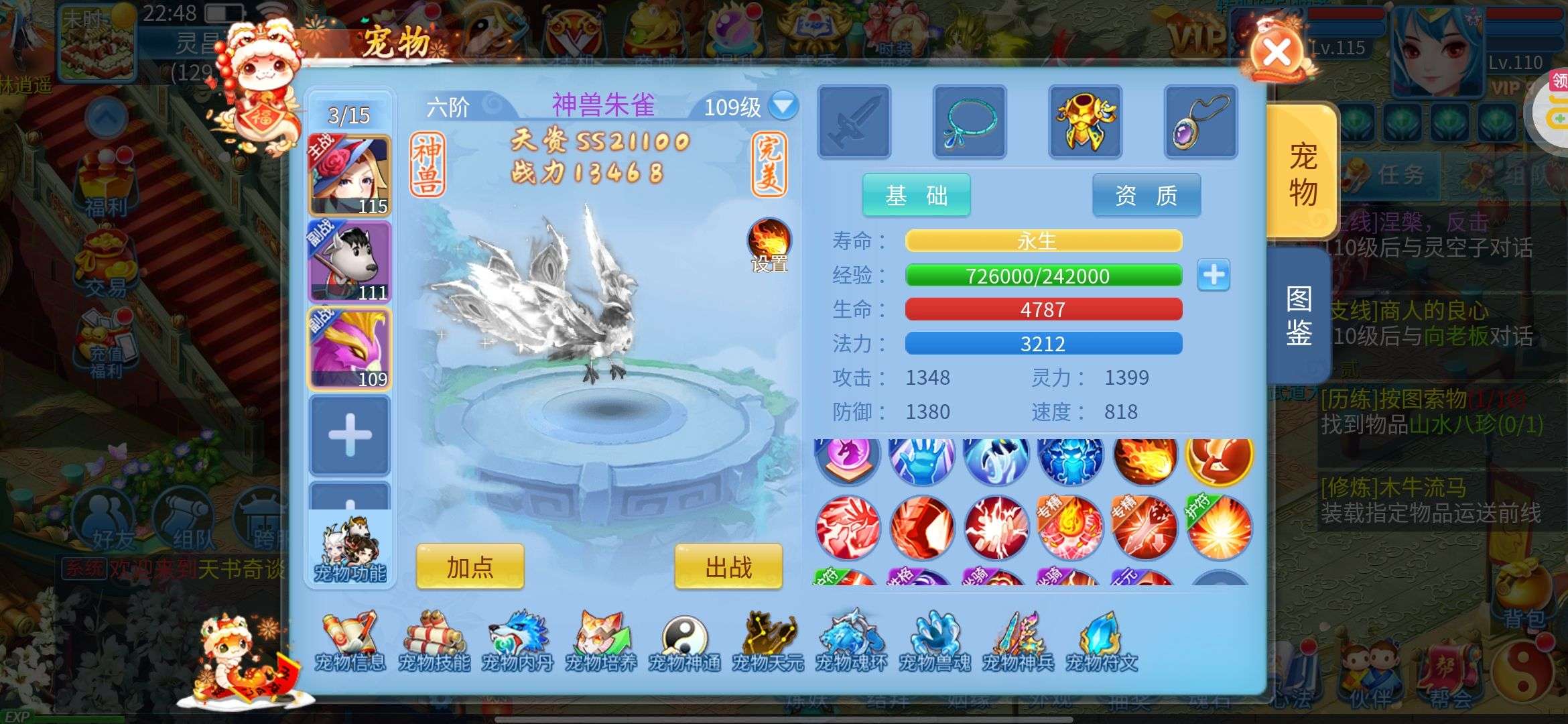Send the pet into battle with 出战
This screenshot has height=724, width=1568.
(x=728, y=567)
